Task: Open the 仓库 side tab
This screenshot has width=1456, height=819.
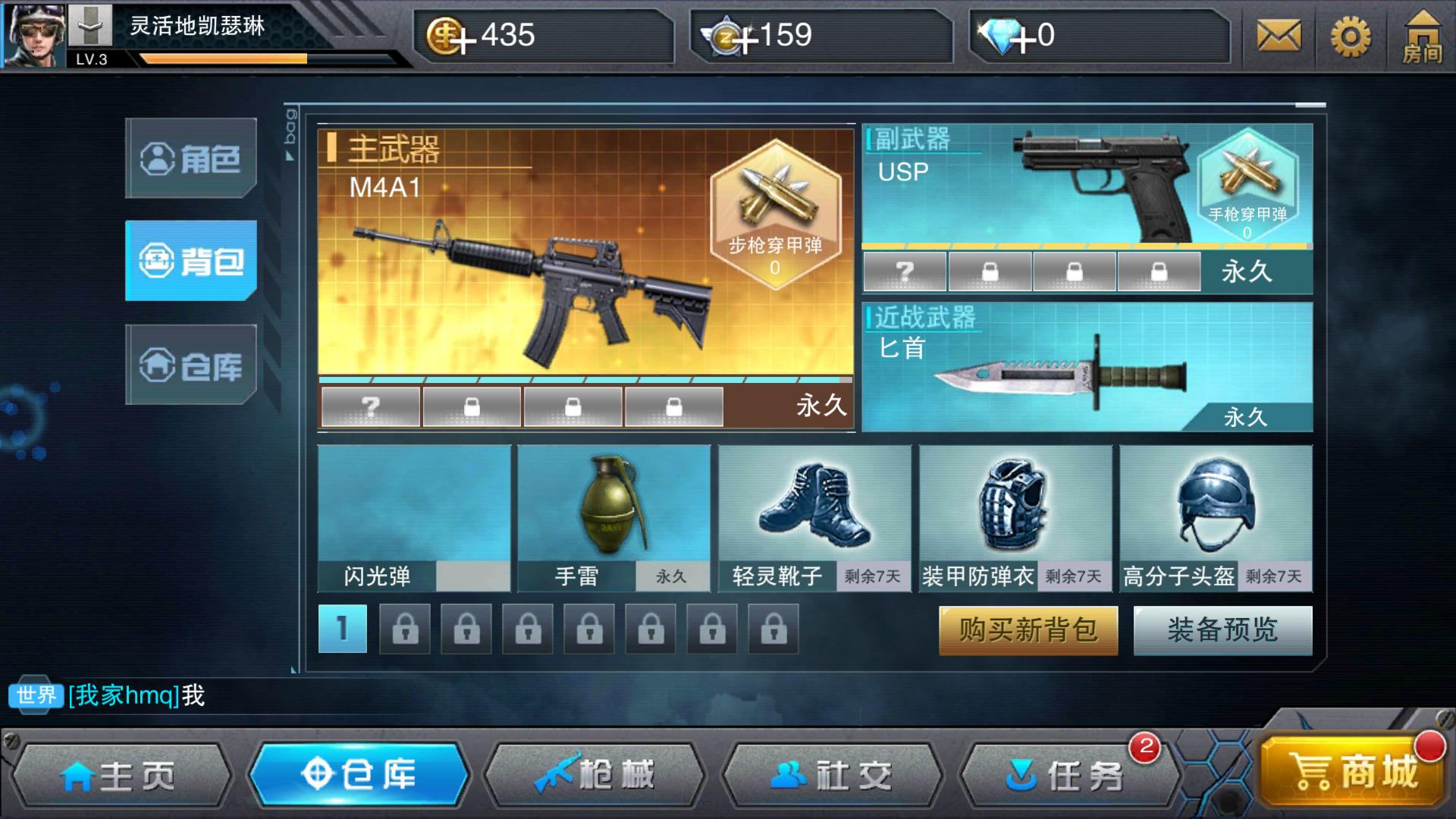Action: pyautogui.click(x=190, y=366)
